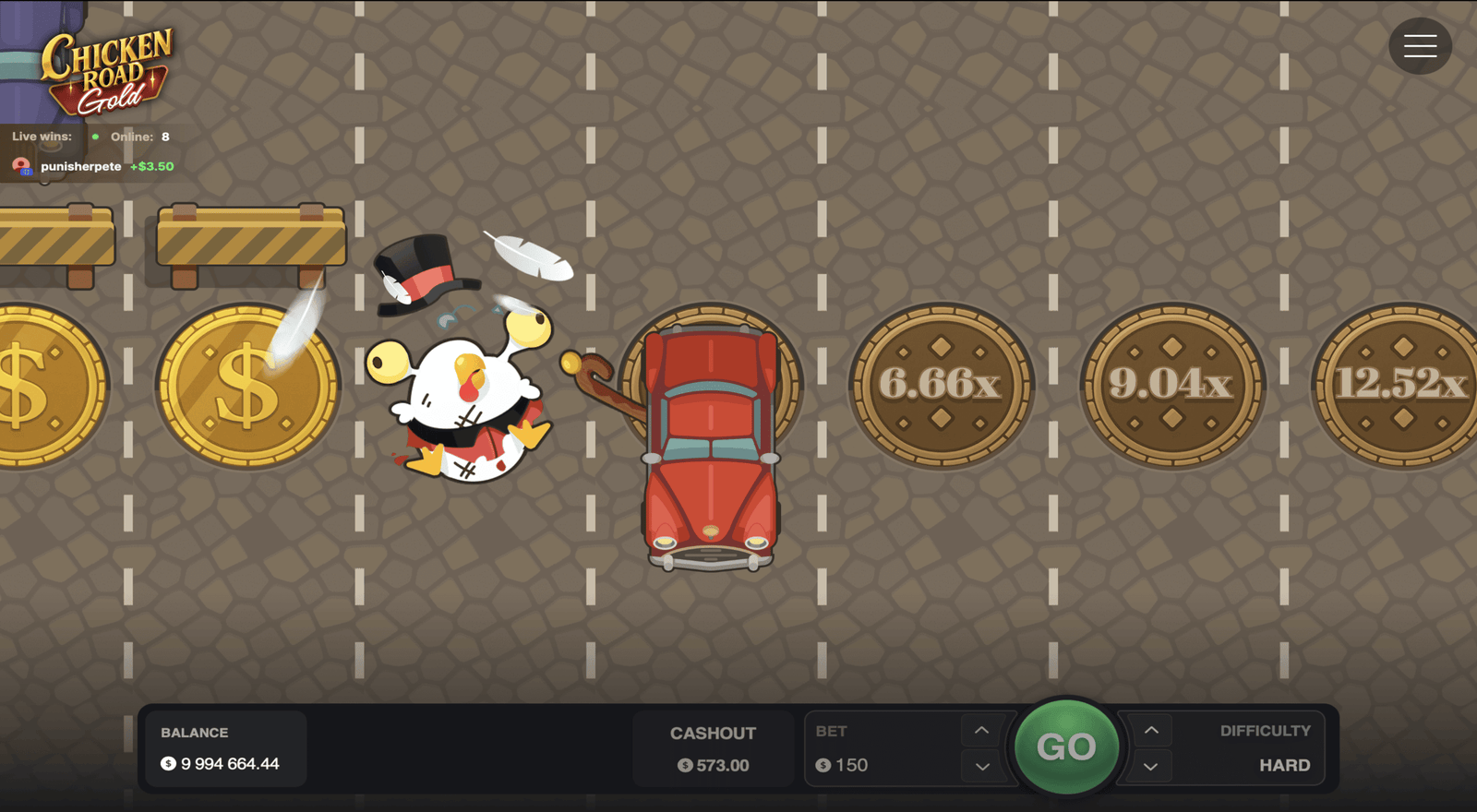Select the dollar coin near the chicken
Image resolution: width=1477 pixels, height=812 pixels.
249,383
